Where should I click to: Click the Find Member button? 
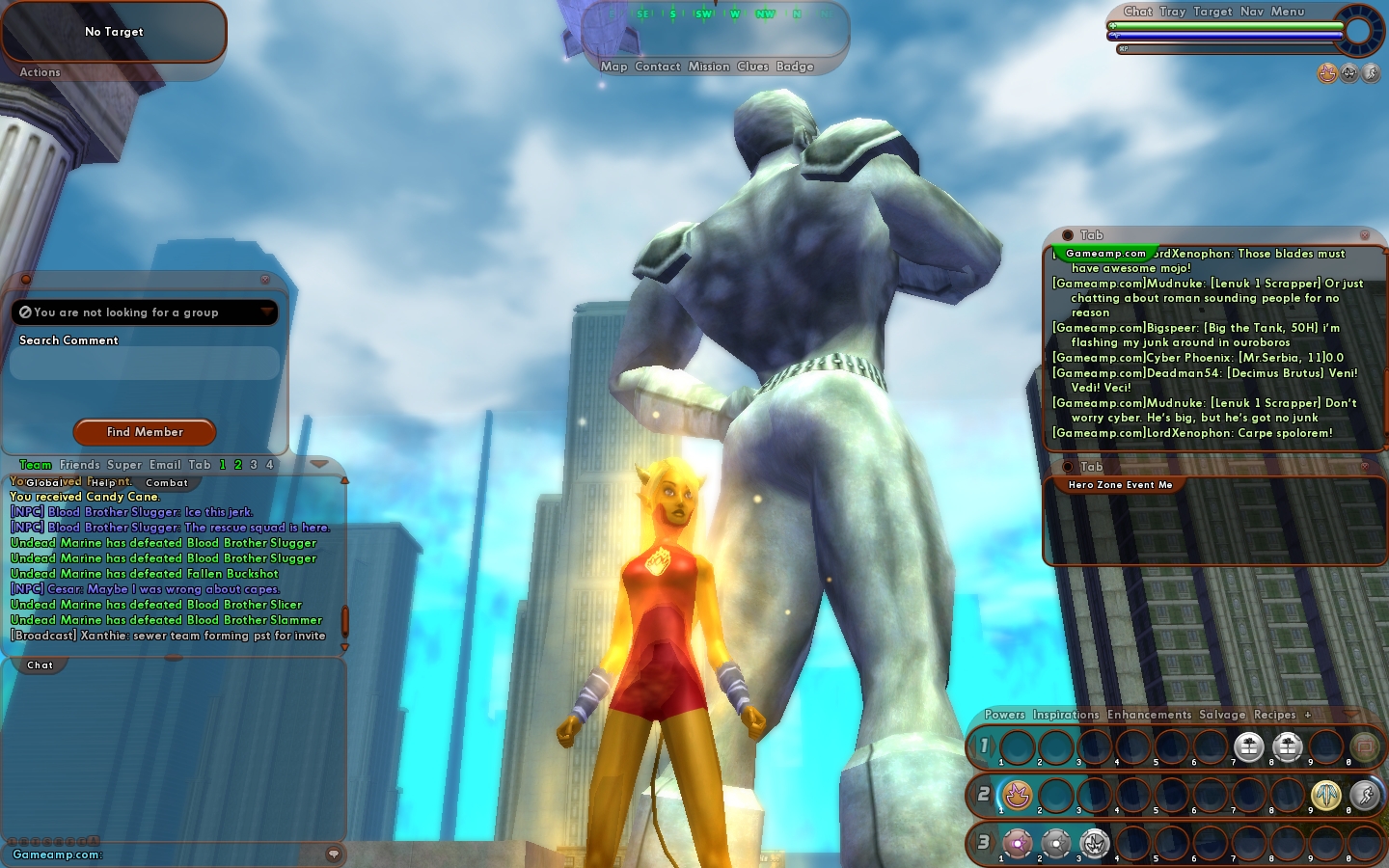pos(145,432)
